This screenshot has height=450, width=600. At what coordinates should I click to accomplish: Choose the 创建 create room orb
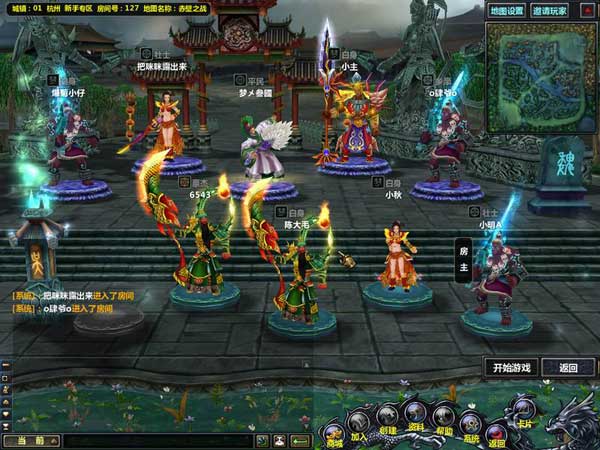coord(387,412)
